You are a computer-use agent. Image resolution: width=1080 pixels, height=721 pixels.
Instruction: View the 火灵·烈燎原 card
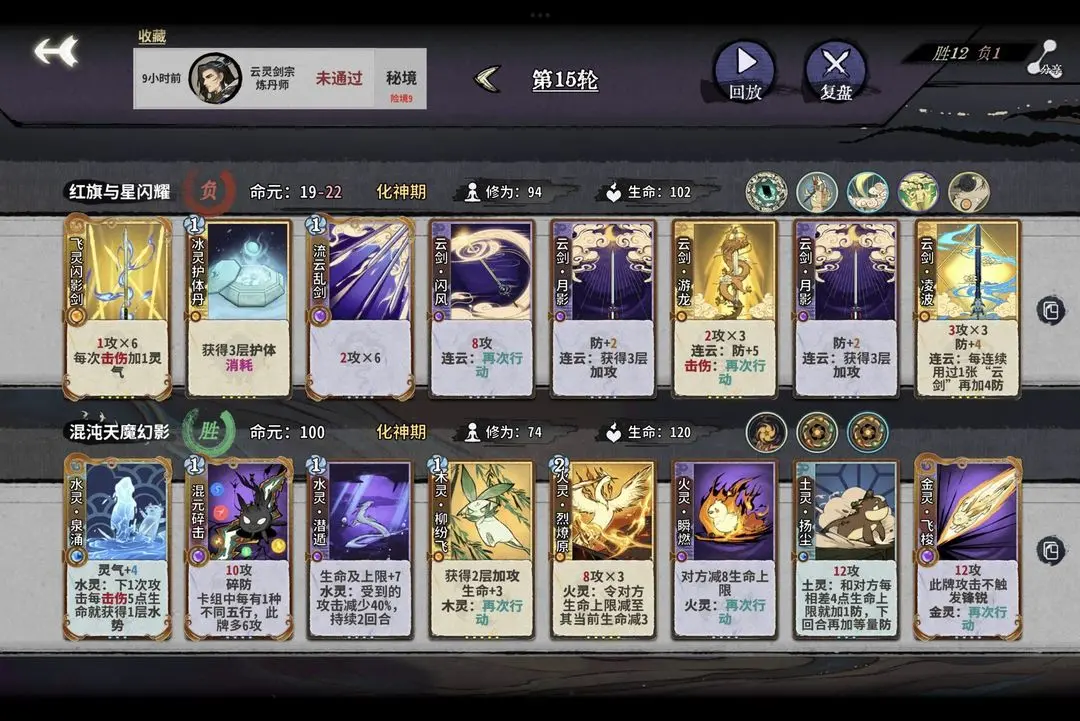(x=603, y=546)
